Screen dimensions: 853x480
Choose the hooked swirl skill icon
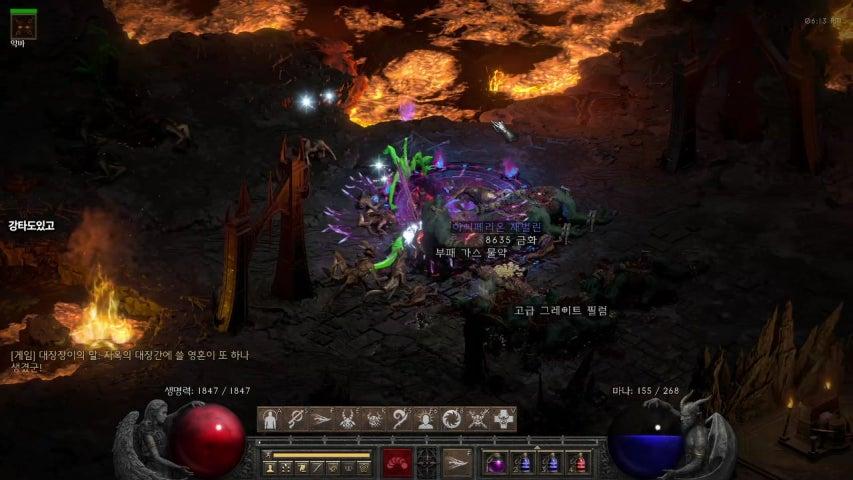click(x=400, y=419)
